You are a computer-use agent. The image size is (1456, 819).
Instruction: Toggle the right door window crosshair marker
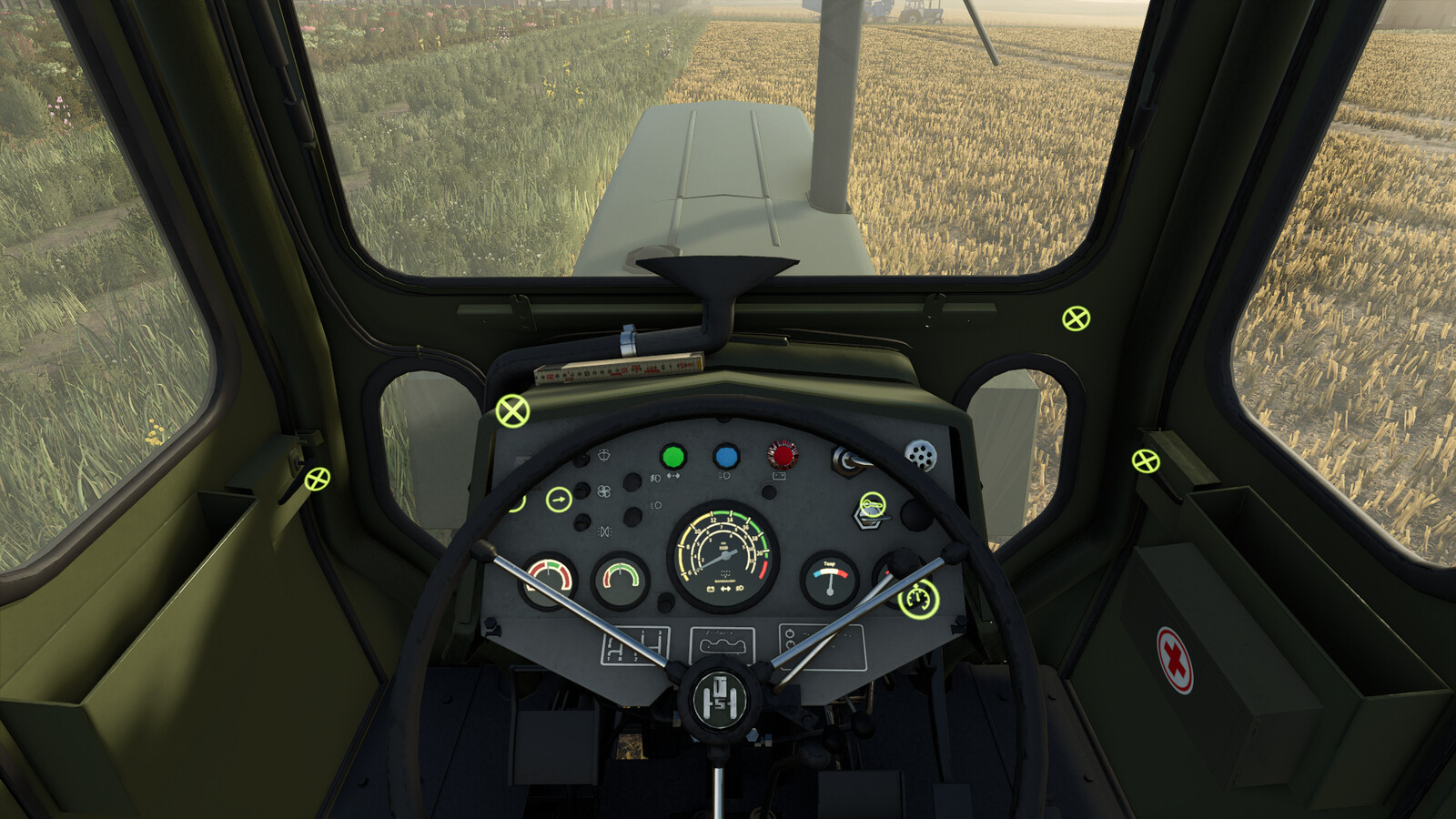click(1147, 460)
